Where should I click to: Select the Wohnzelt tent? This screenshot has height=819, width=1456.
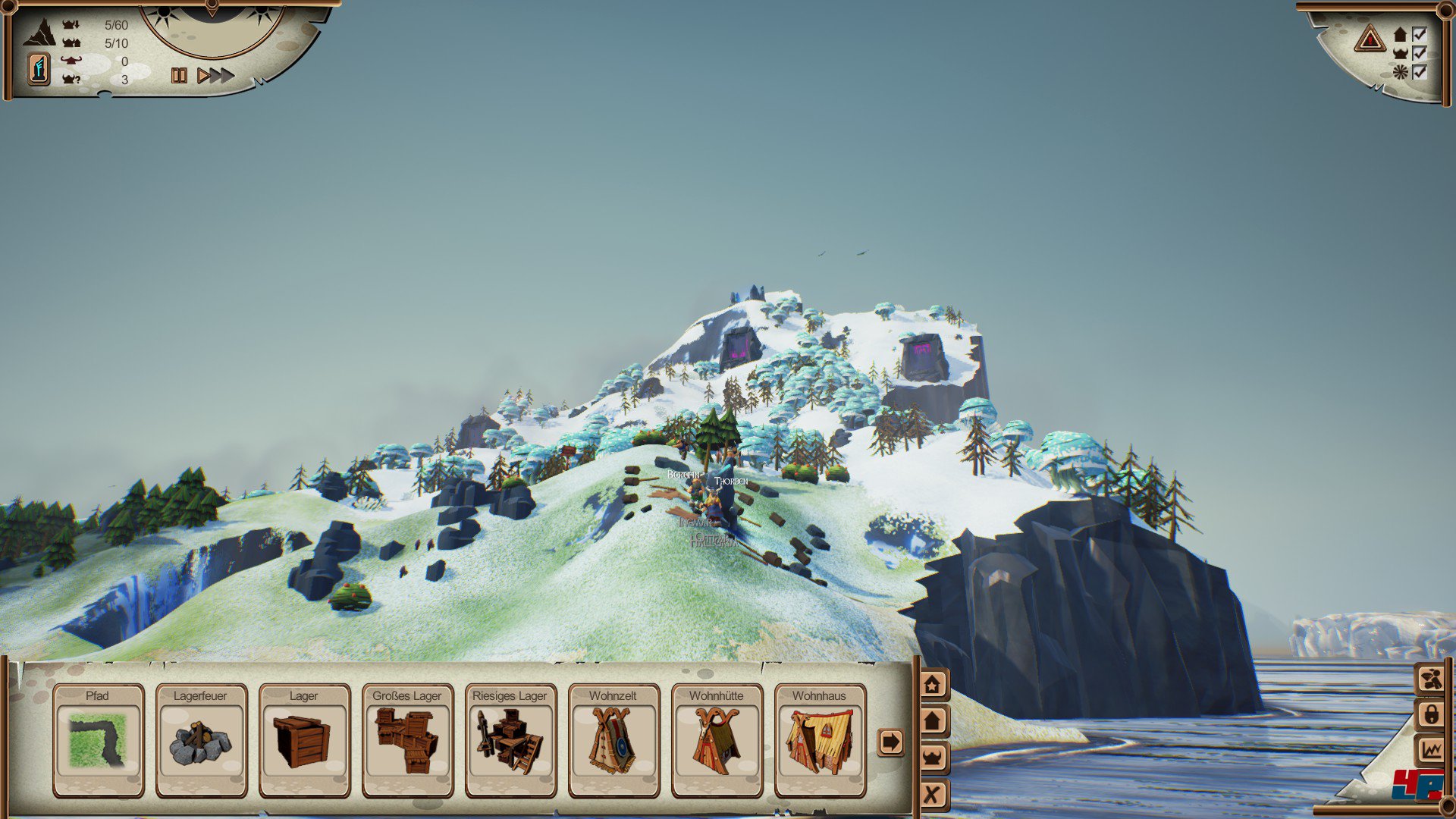613,740
